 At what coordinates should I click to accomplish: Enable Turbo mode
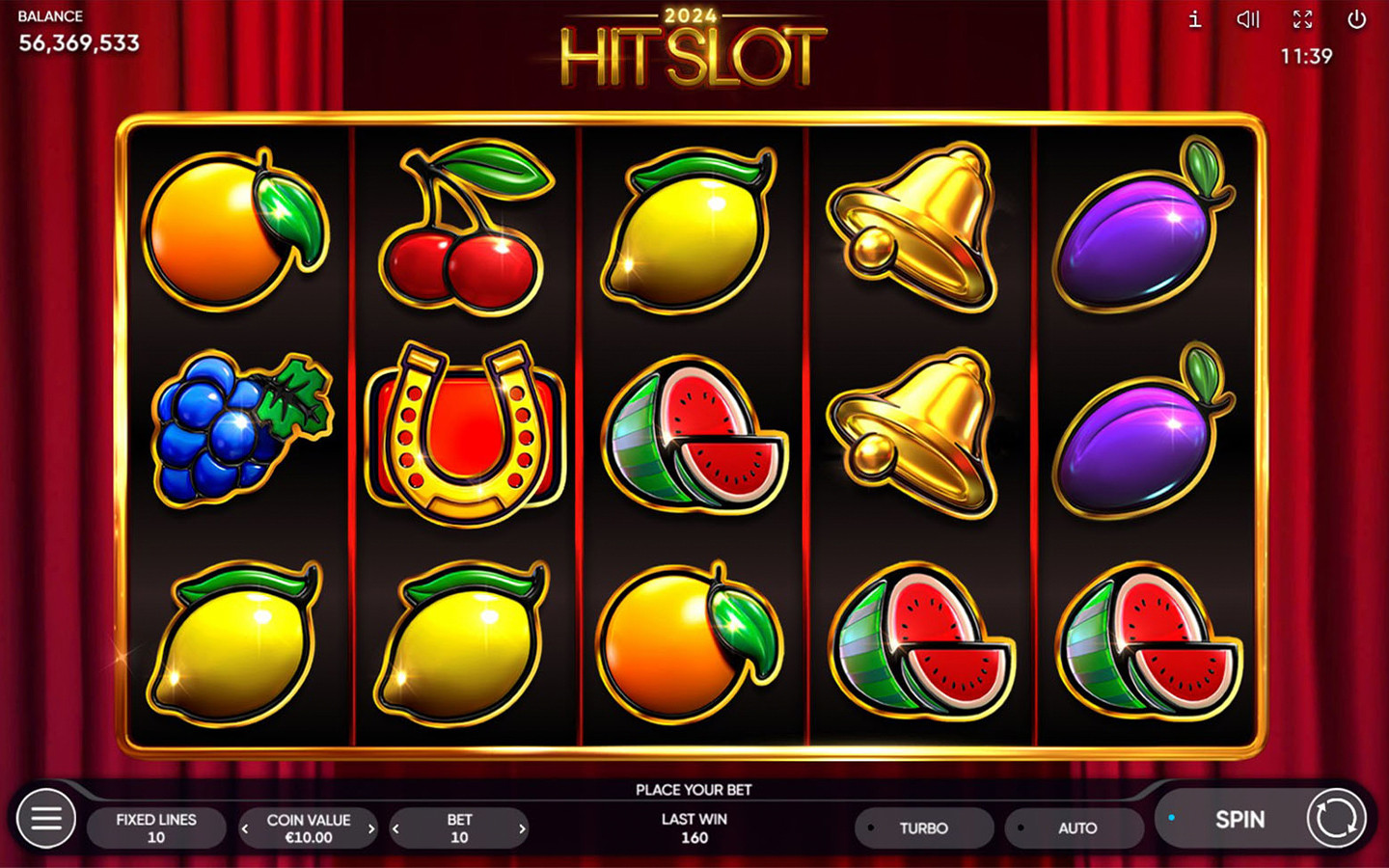click(923, 827)
